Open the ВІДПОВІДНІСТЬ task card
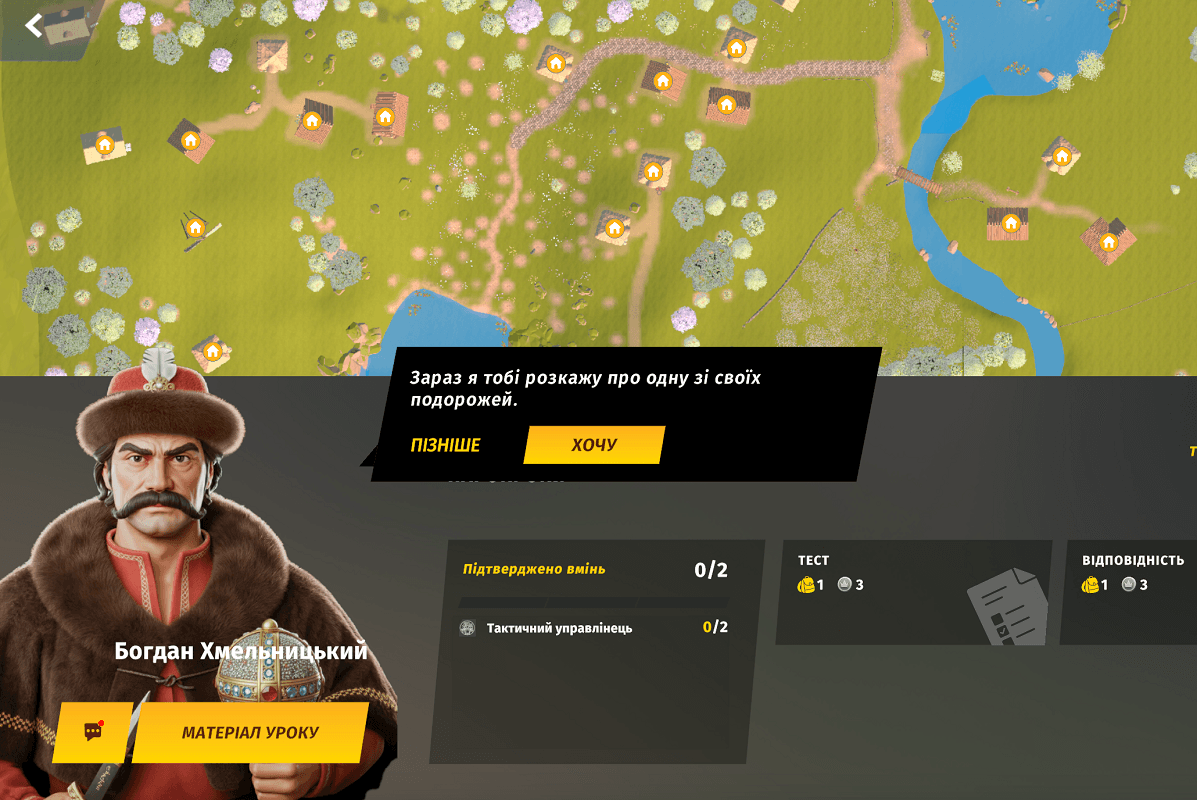 (x=1130, y=592)
